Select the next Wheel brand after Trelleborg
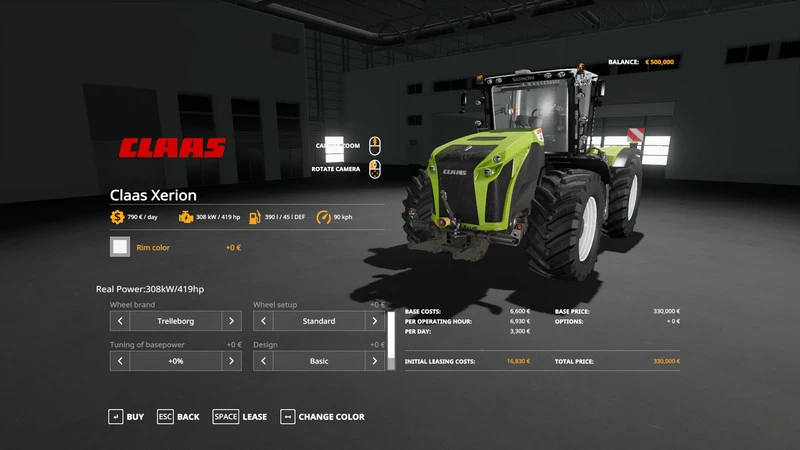 (x=231, y=321)
